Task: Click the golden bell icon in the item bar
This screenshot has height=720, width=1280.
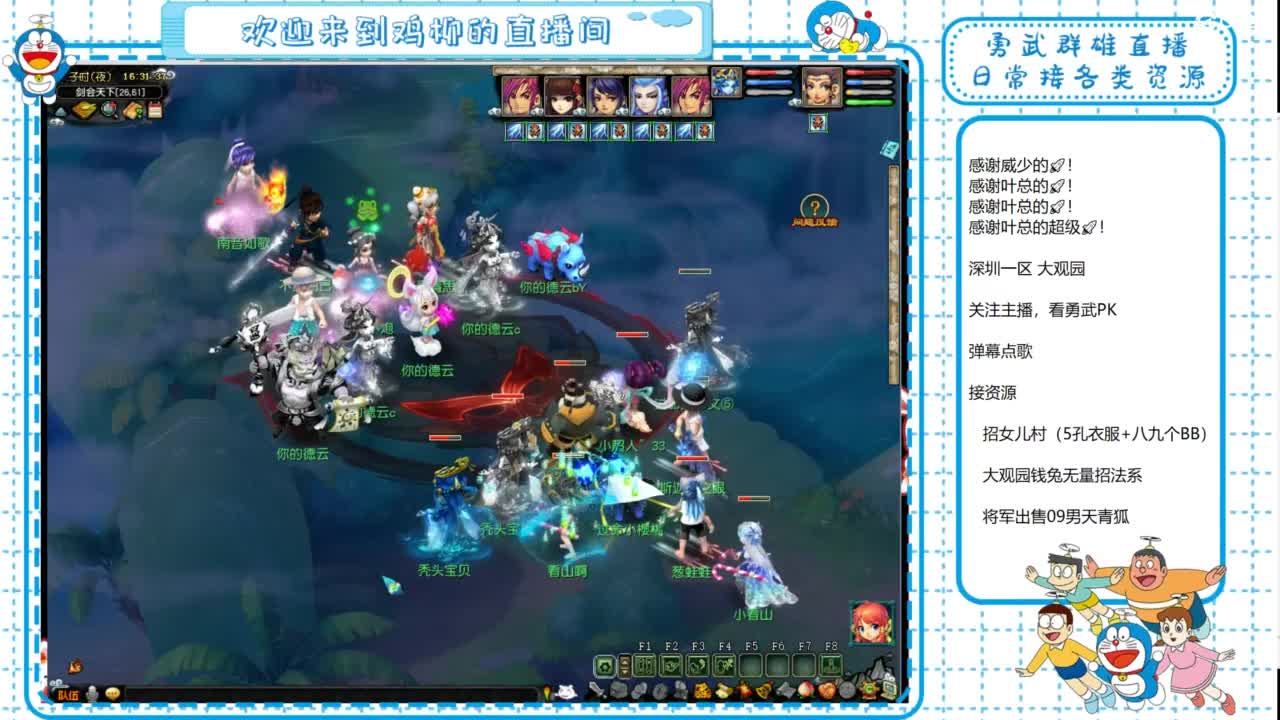Action: (763, 690)
